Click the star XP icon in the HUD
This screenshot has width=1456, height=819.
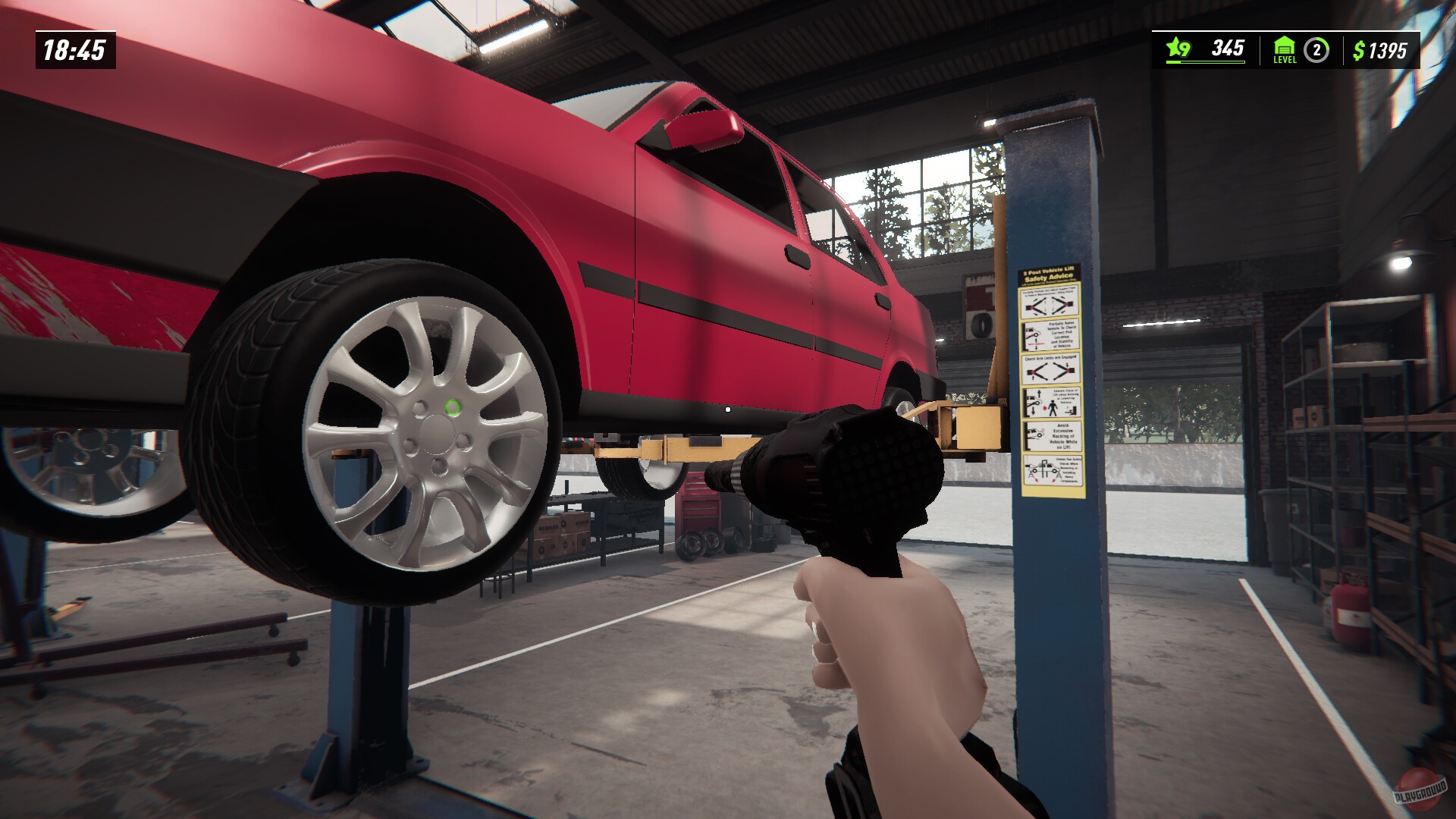coord(1175,46)
